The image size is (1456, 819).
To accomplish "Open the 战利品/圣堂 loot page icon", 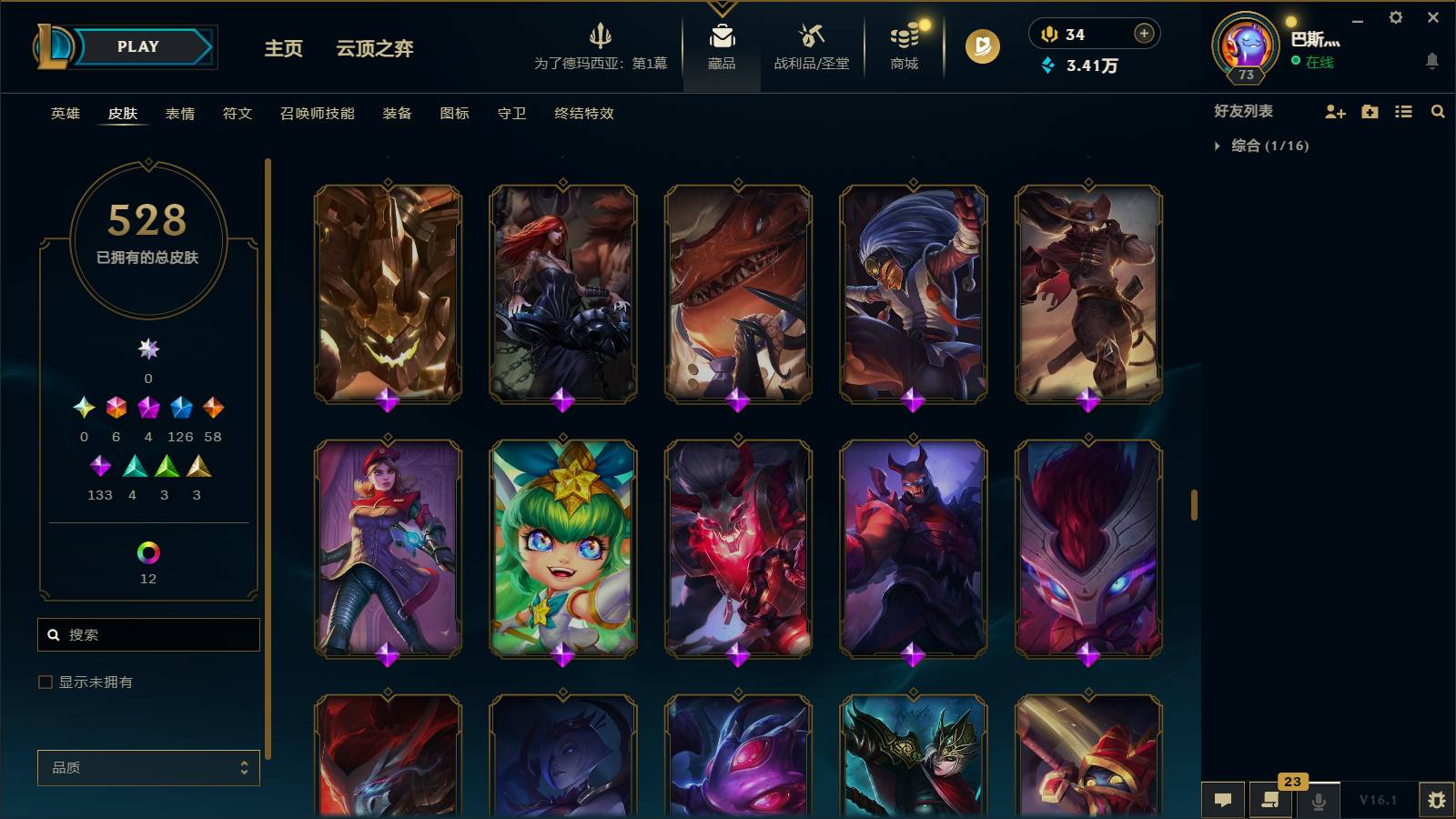I will click(x=808, y=41).
